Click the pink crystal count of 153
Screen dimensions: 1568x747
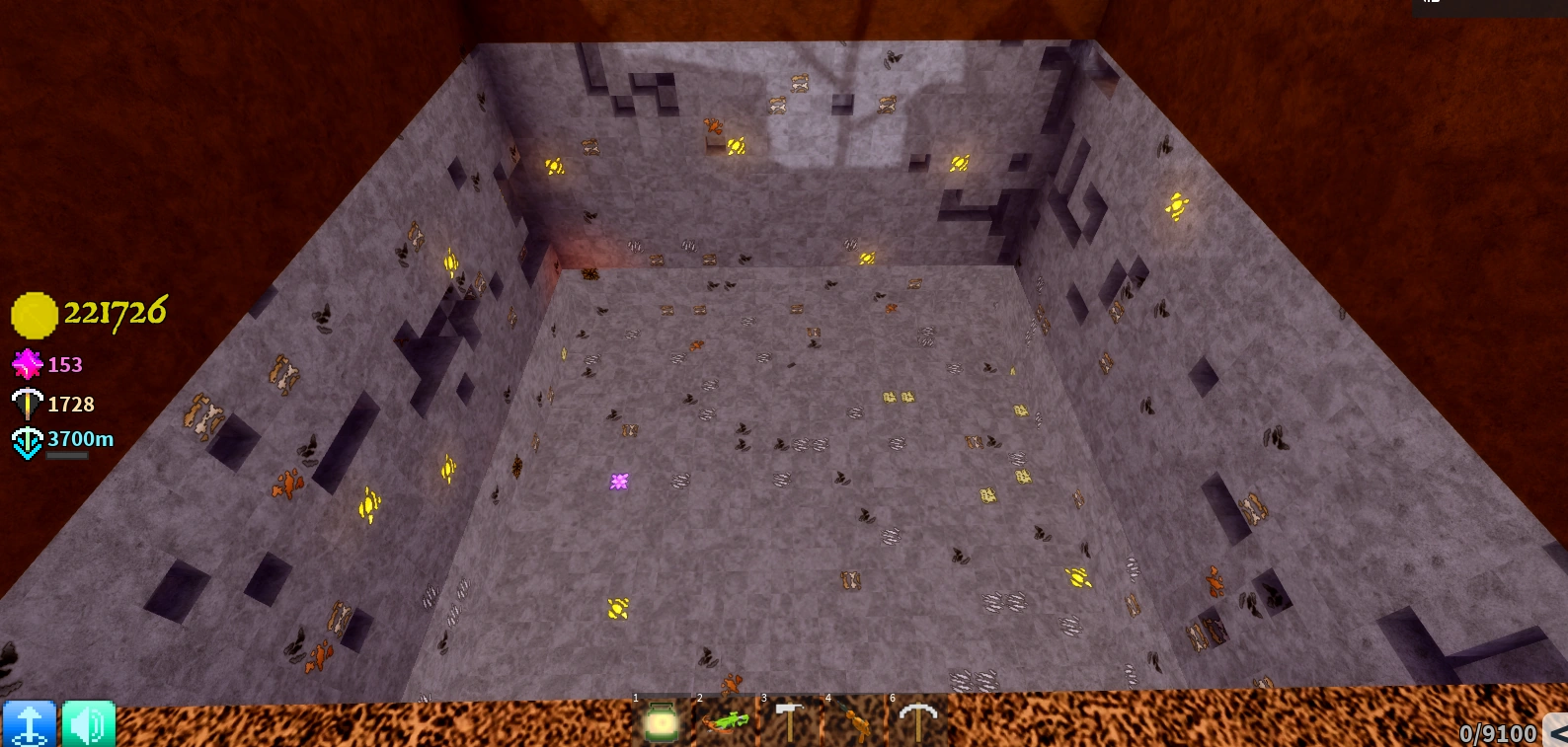click(x=65, y=364)
